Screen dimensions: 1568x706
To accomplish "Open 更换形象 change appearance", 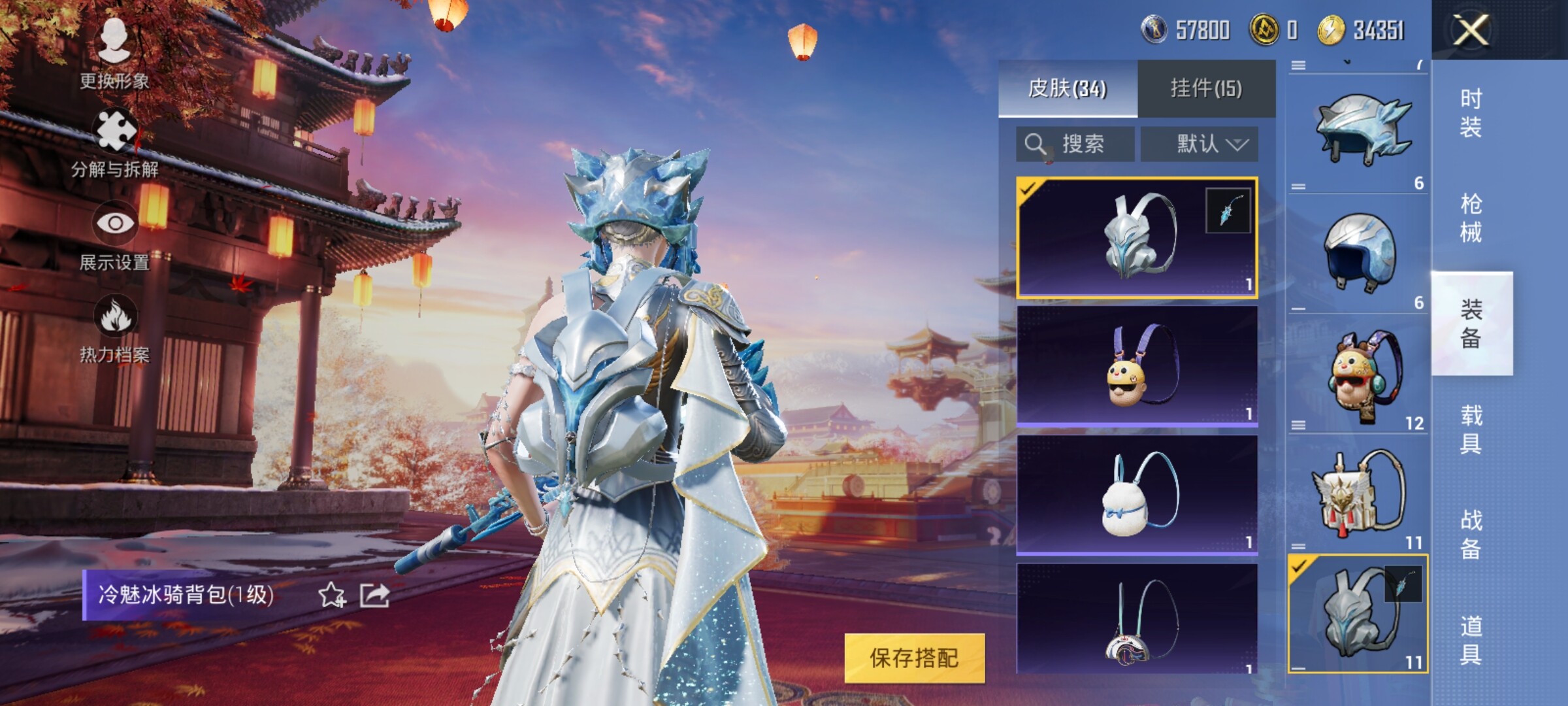I will (x=114, y=54).
